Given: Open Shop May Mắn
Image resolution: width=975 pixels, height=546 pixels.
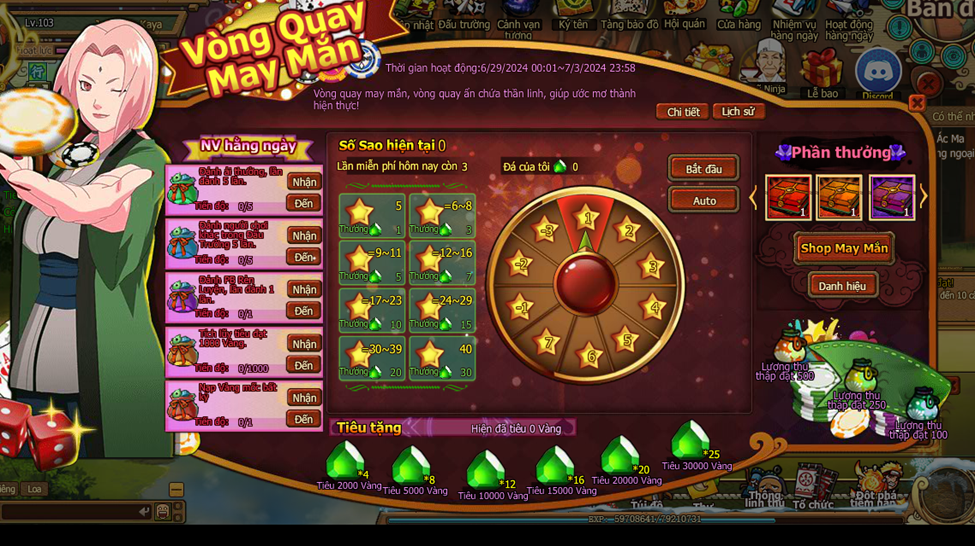Looking at the screenshot, I should click(843, 248).
